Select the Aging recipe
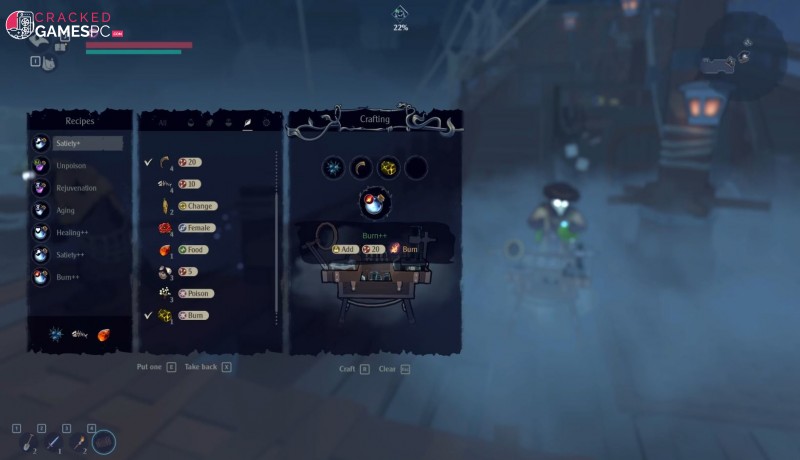The width and height of the screenshot is (800, 460). point(66,210)
